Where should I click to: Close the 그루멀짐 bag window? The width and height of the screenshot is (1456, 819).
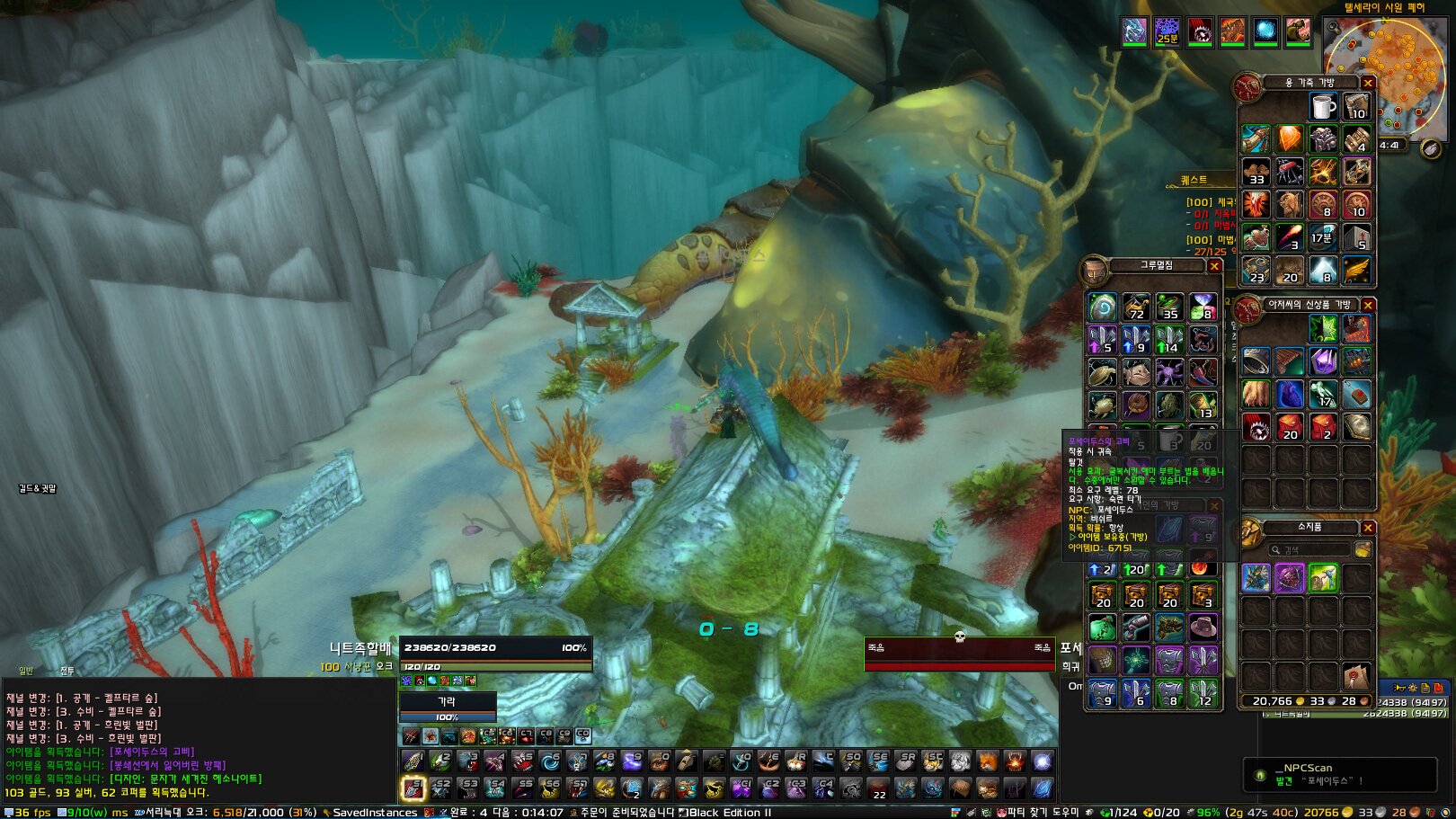tap(1213, 266)
